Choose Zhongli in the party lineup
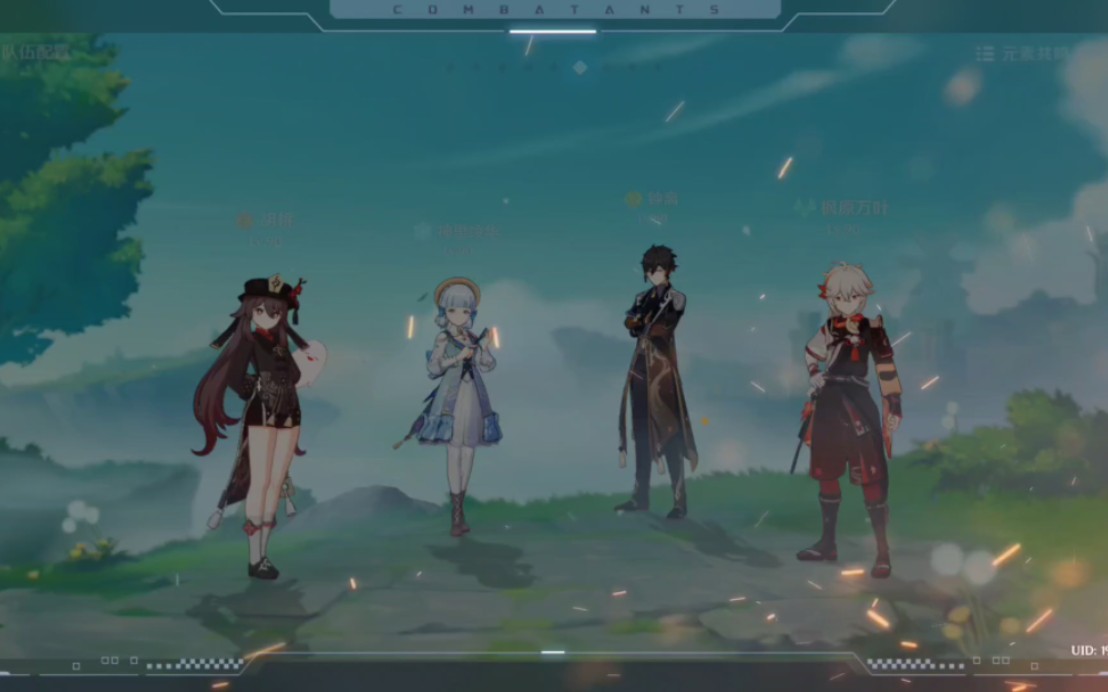The image size is (1108, 692). [656, 380]
